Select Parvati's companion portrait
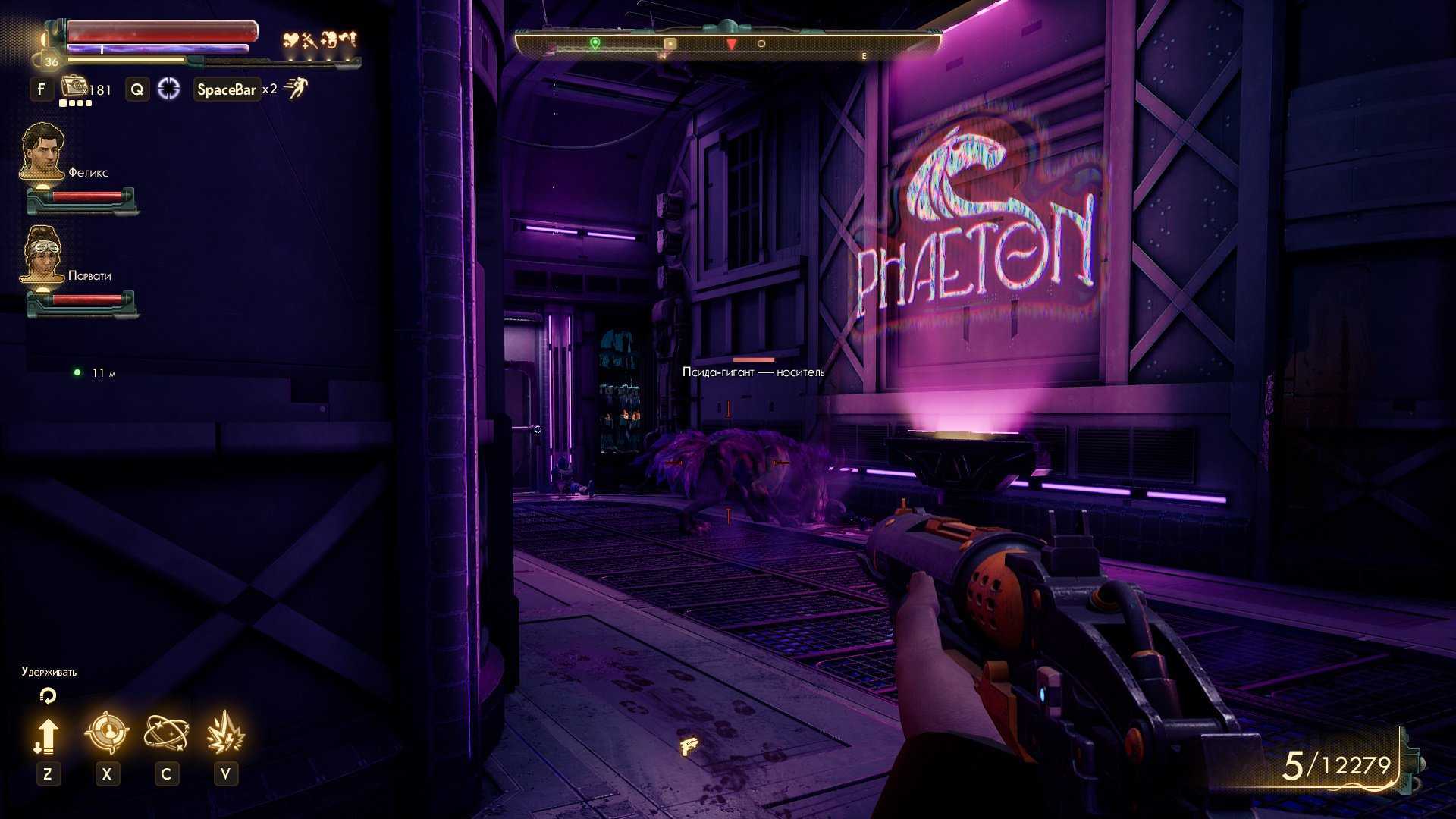The image size is (1456, 819). coord(42,254)
